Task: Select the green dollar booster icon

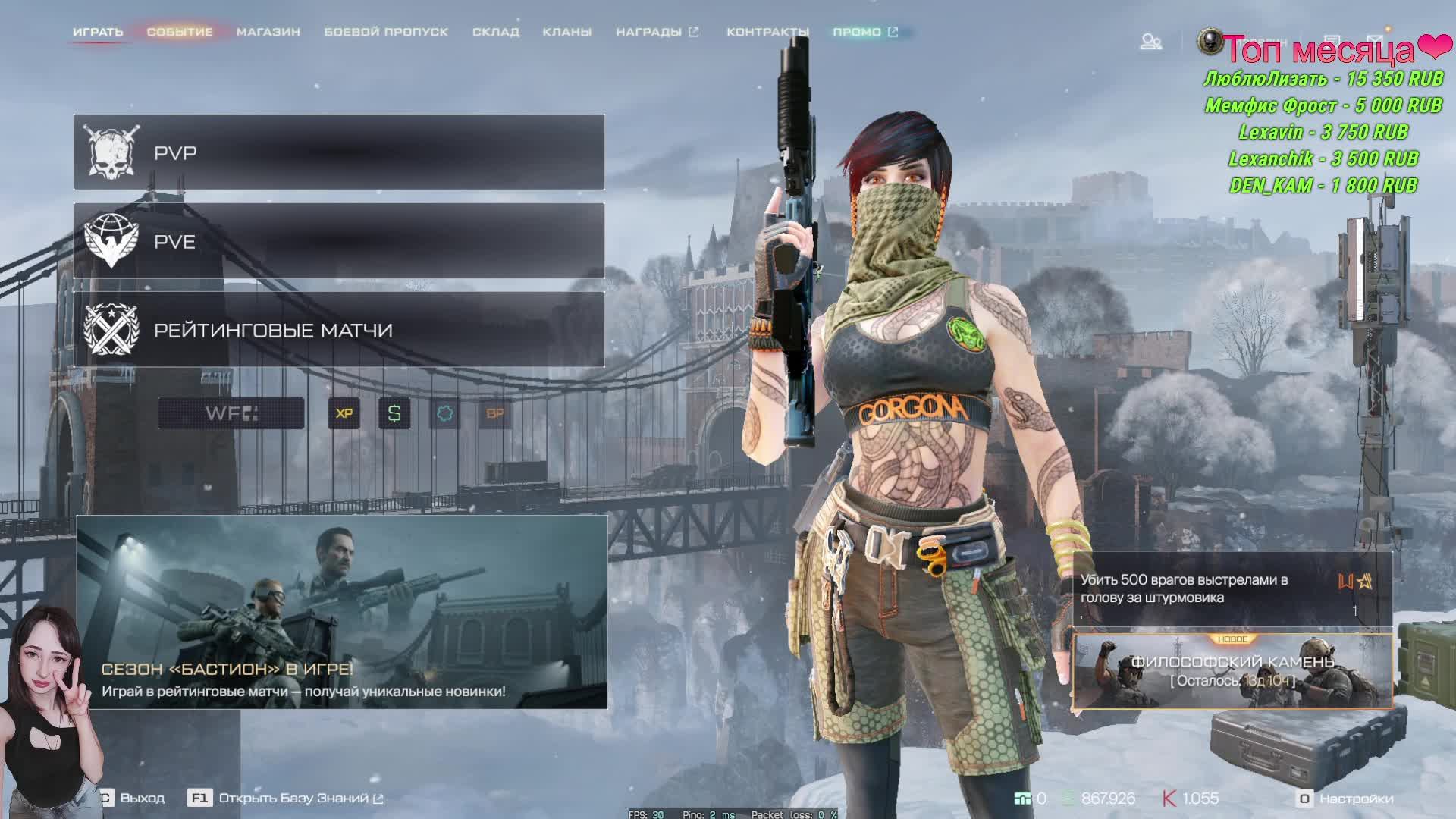Action: [x=394, y=413]
